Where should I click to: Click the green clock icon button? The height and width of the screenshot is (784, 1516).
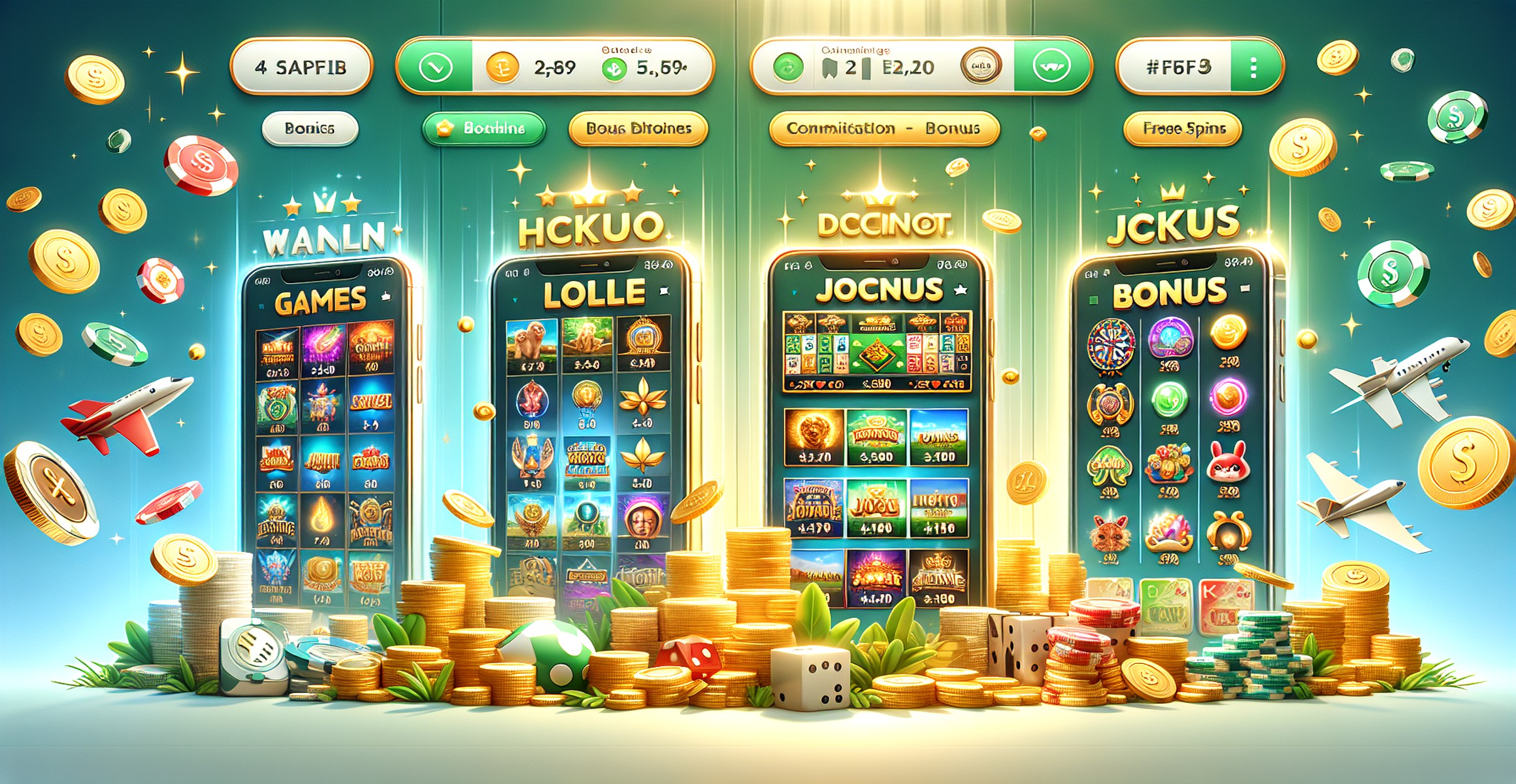pyautogui.click(x=435, y=68)
